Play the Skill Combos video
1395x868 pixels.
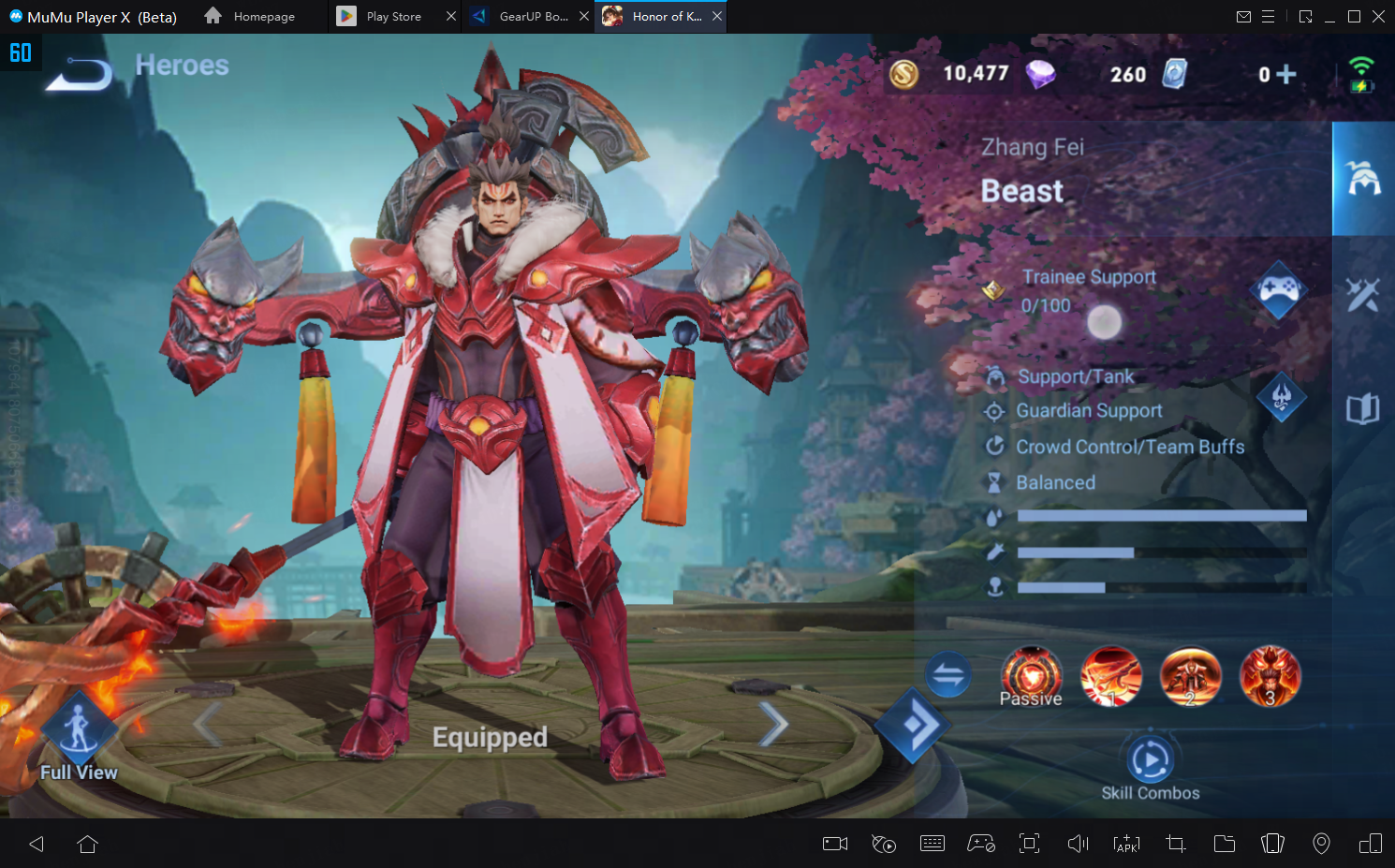1150,759
